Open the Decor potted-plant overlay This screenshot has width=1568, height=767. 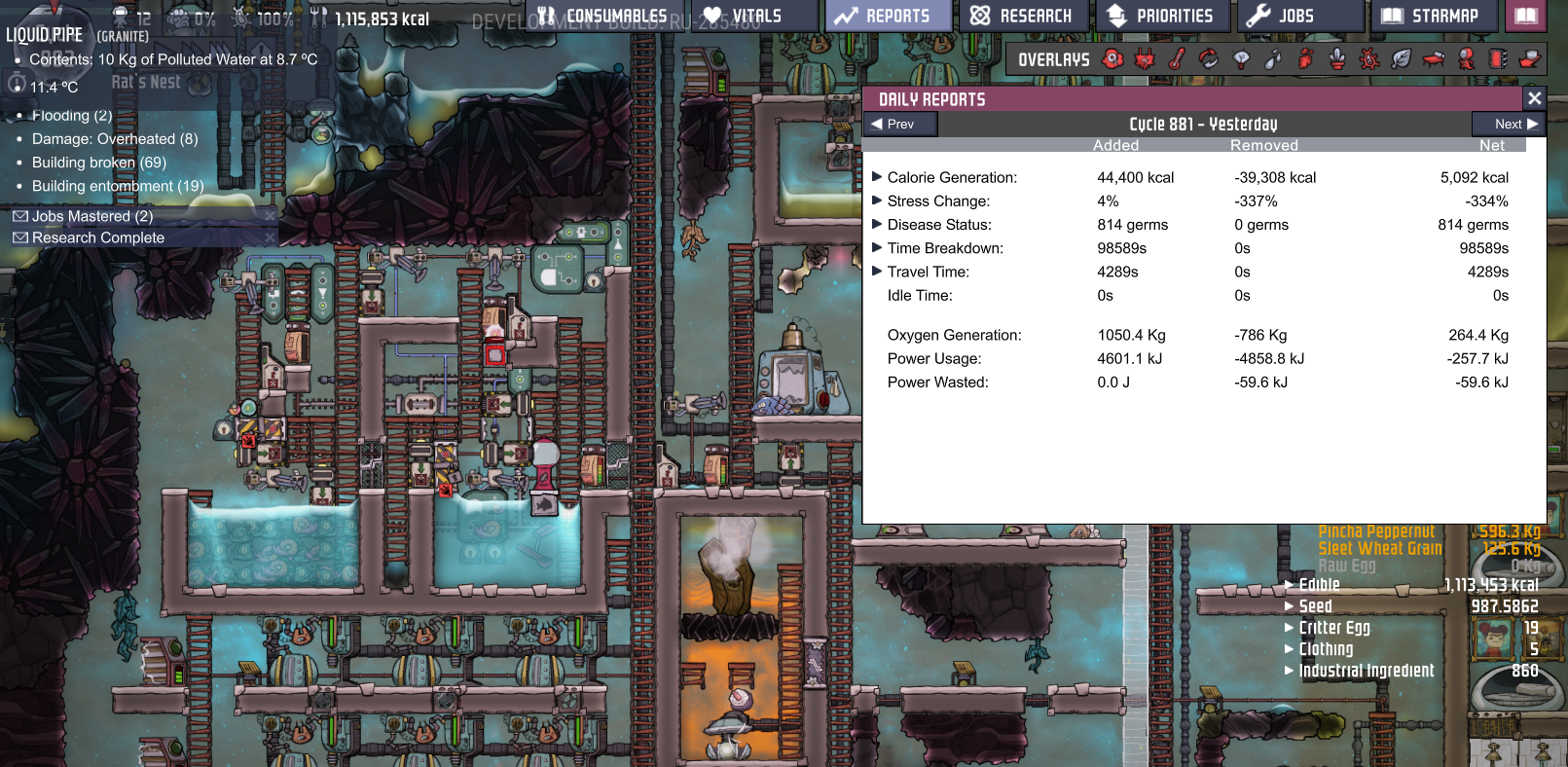pyautogui.click(x=1338, y=59)
